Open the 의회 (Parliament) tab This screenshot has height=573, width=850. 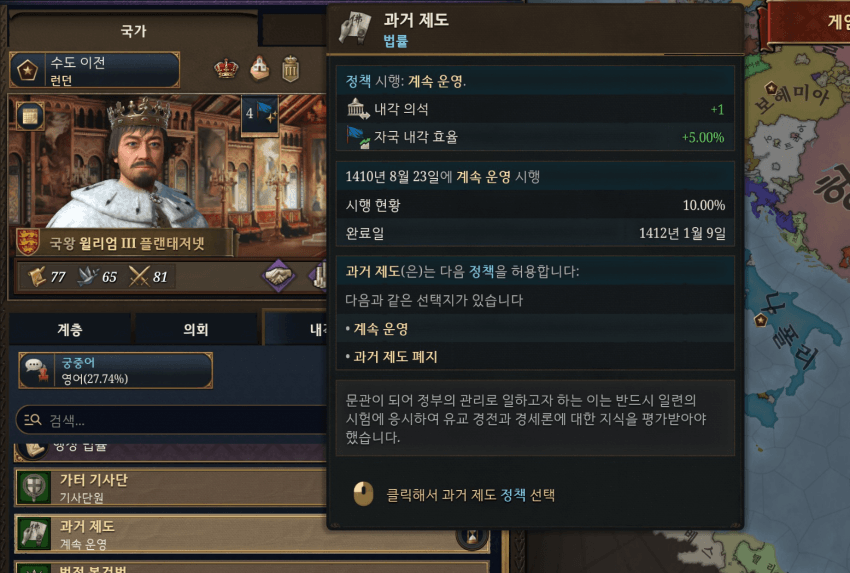click(x=196, y=328)
